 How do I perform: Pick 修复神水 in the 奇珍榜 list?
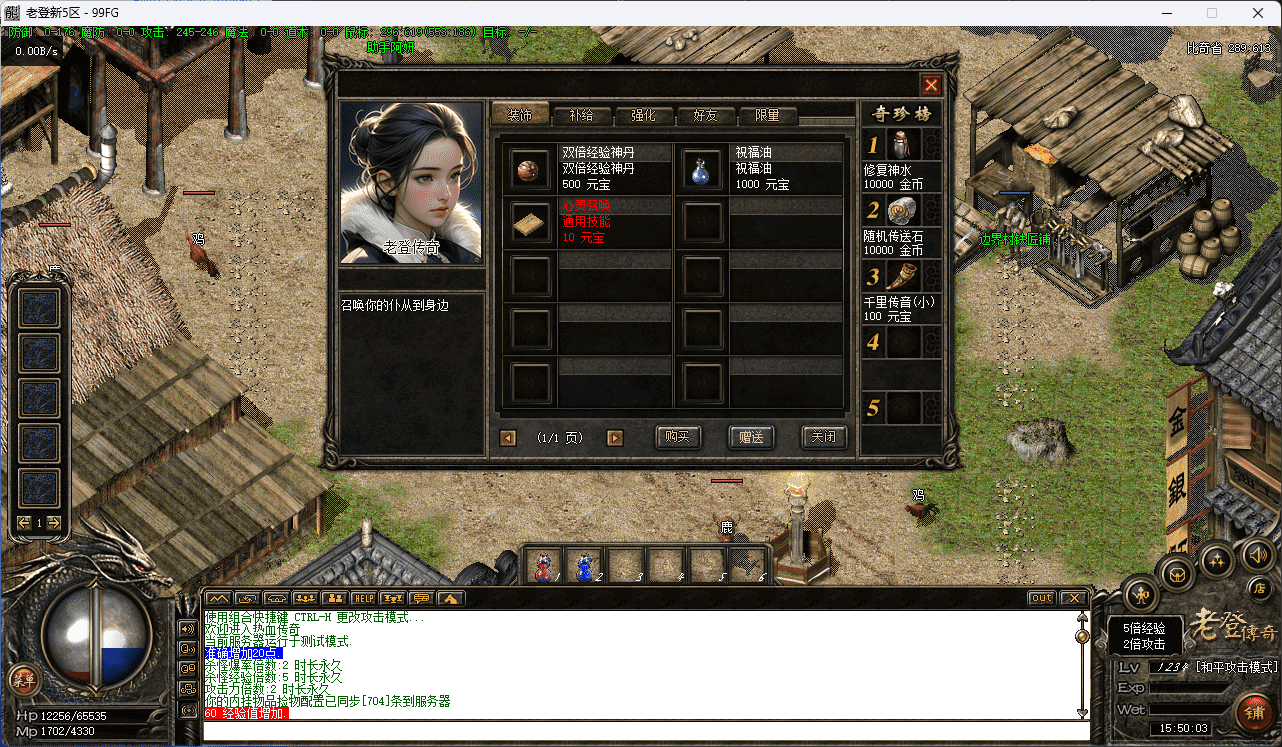[x=902, y=145]
